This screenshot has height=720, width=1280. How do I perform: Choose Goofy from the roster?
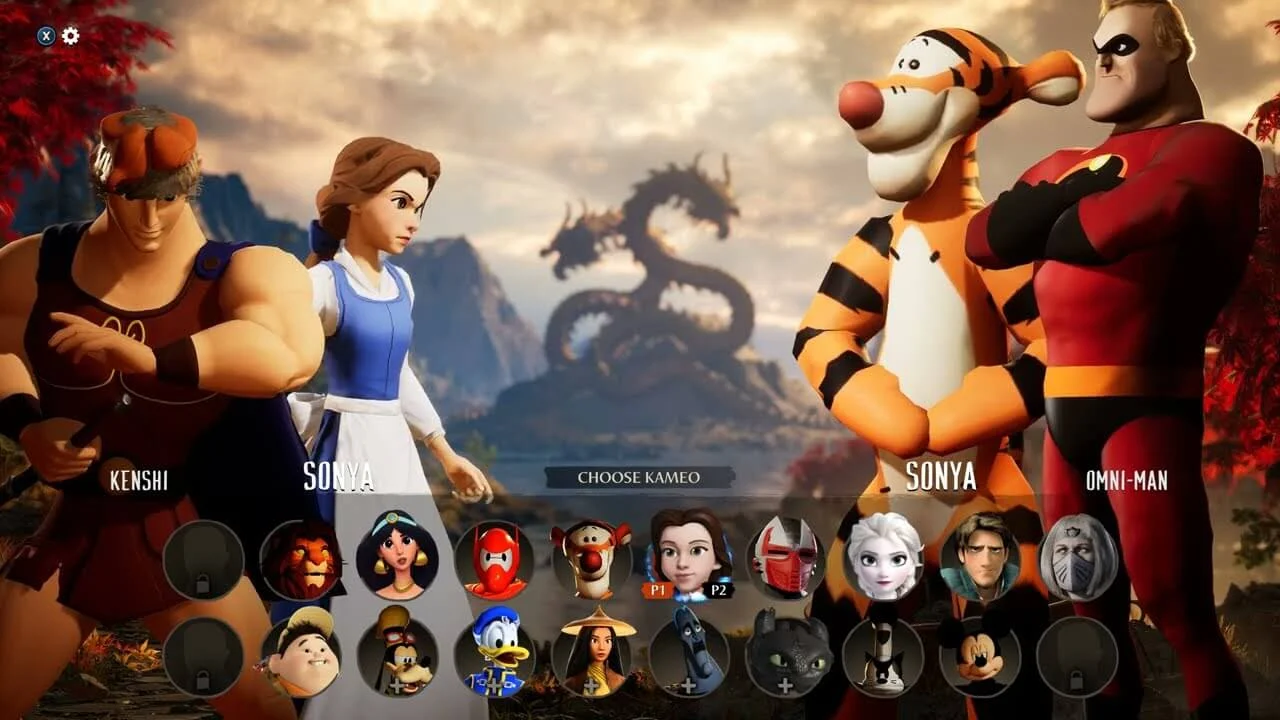(399, 655)
